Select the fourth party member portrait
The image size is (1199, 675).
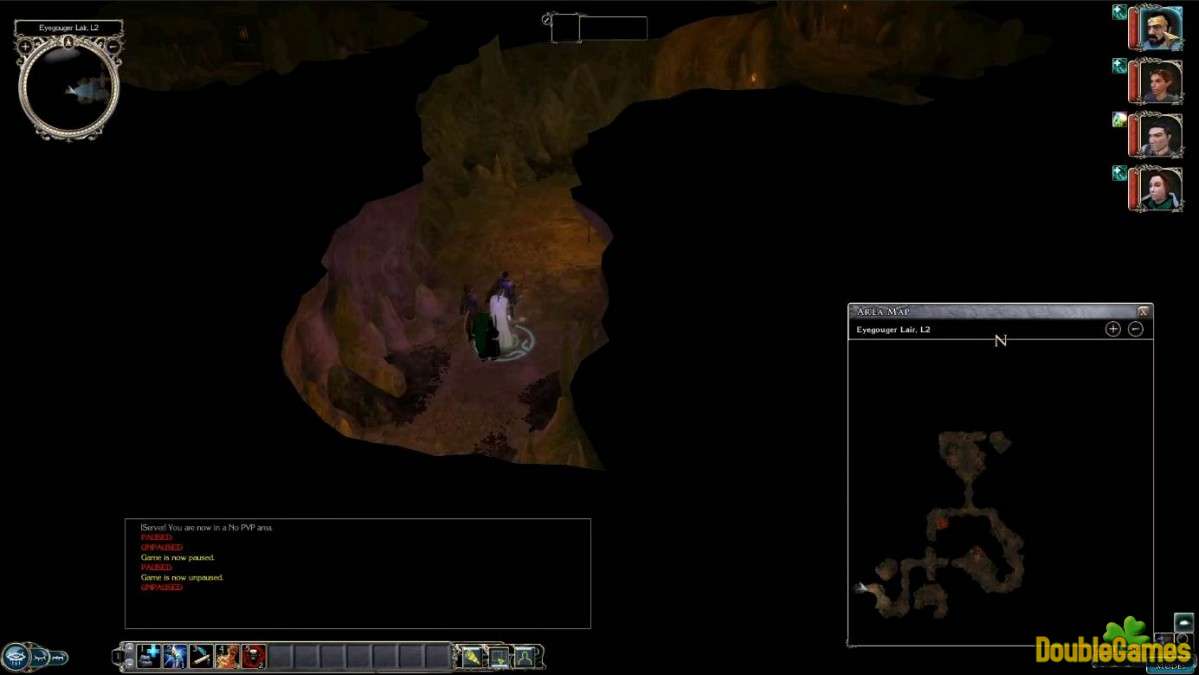coord(1160,188)
